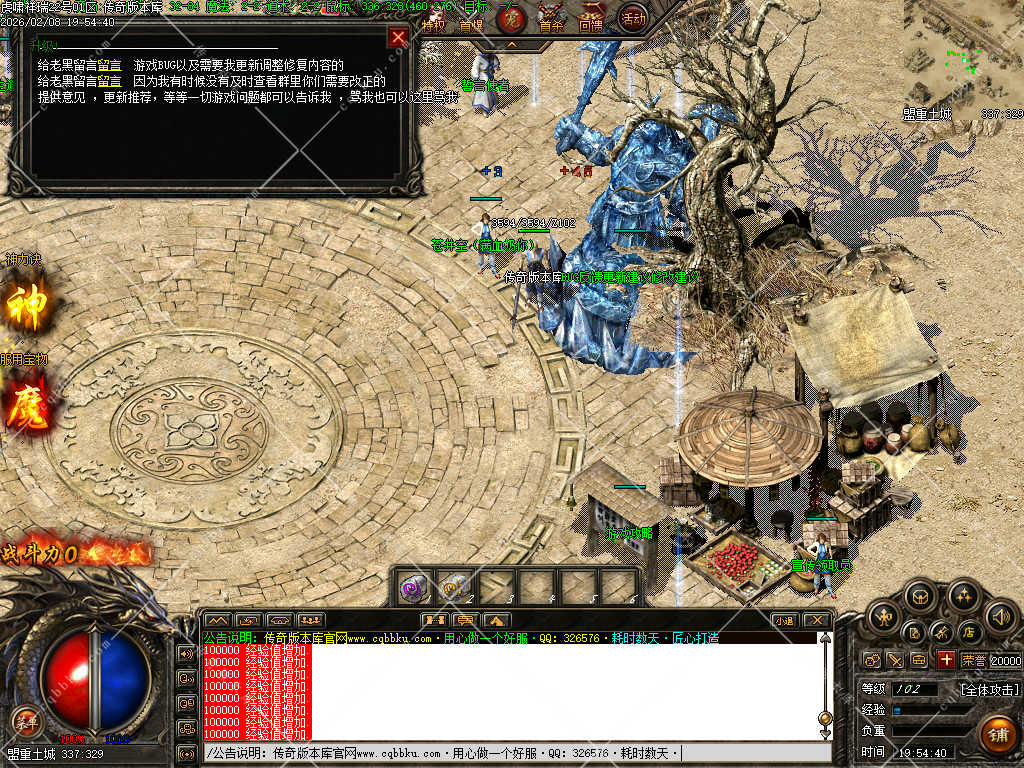Use the orange swirl scroll in hotbar slot 2
Viewport: 1024px width, 768px height.
pos(456,586)
